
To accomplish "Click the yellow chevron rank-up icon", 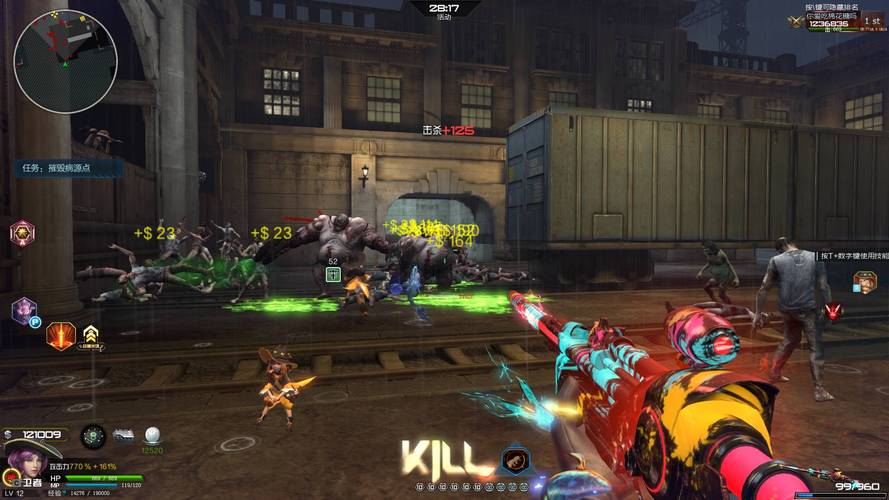I will tap(91, 334).
